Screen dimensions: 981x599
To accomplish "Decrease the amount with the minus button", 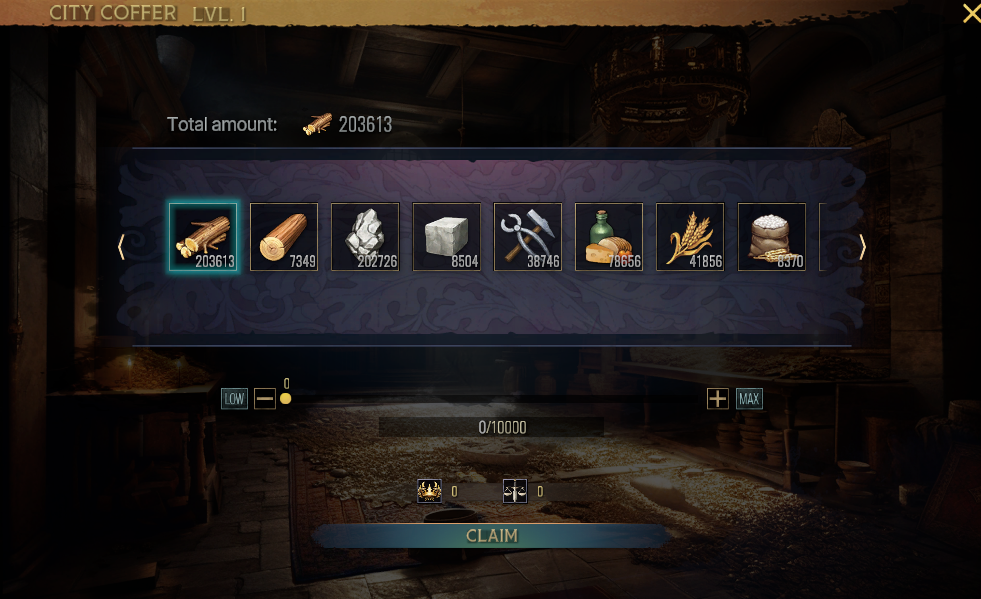I will (264, 399).
